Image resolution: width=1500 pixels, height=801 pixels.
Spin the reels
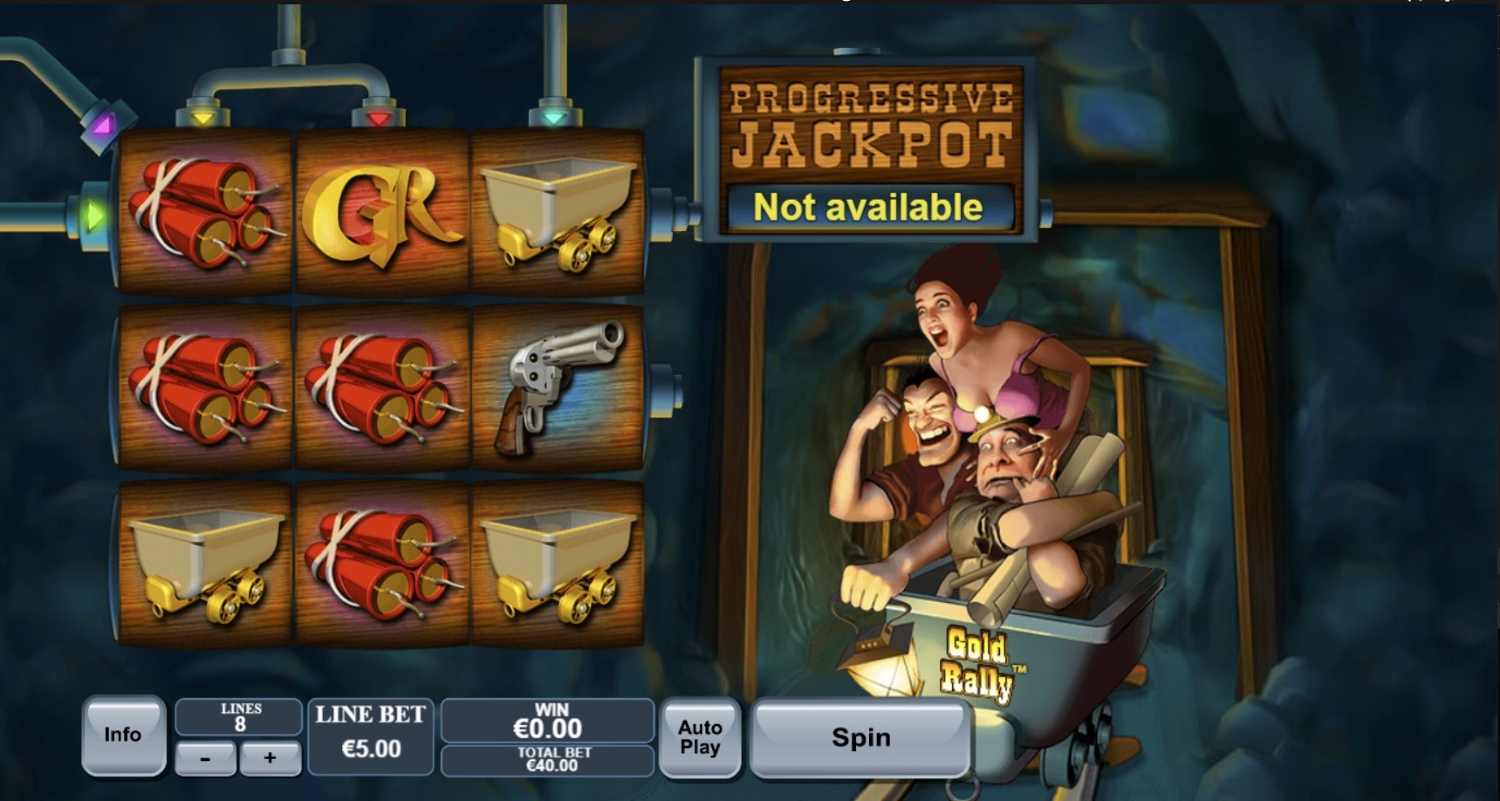pyautogui.click(x=860, y=738)
